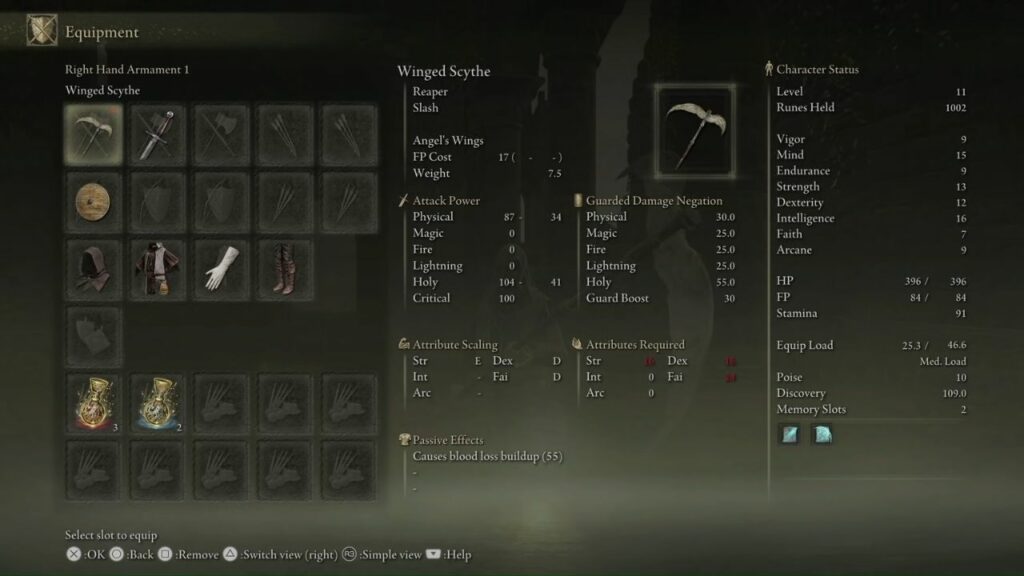The height and width of the screenshot is (576, 1024).
Task: Click the Winged Scythe preview image
Action: click(x=696, y=127)
